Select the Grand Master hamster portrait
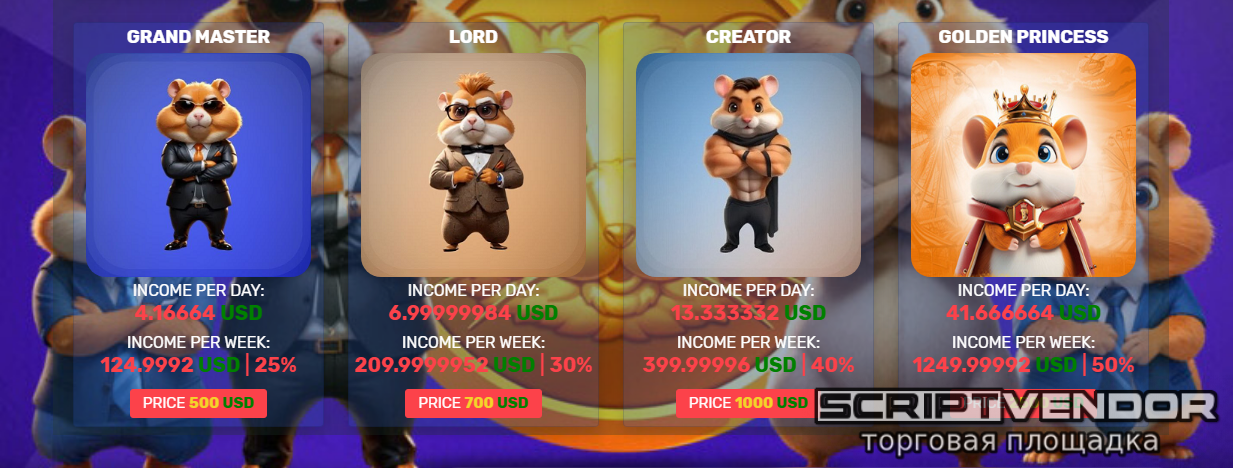This screenshot has height=468, width=1233. point(198,165)
